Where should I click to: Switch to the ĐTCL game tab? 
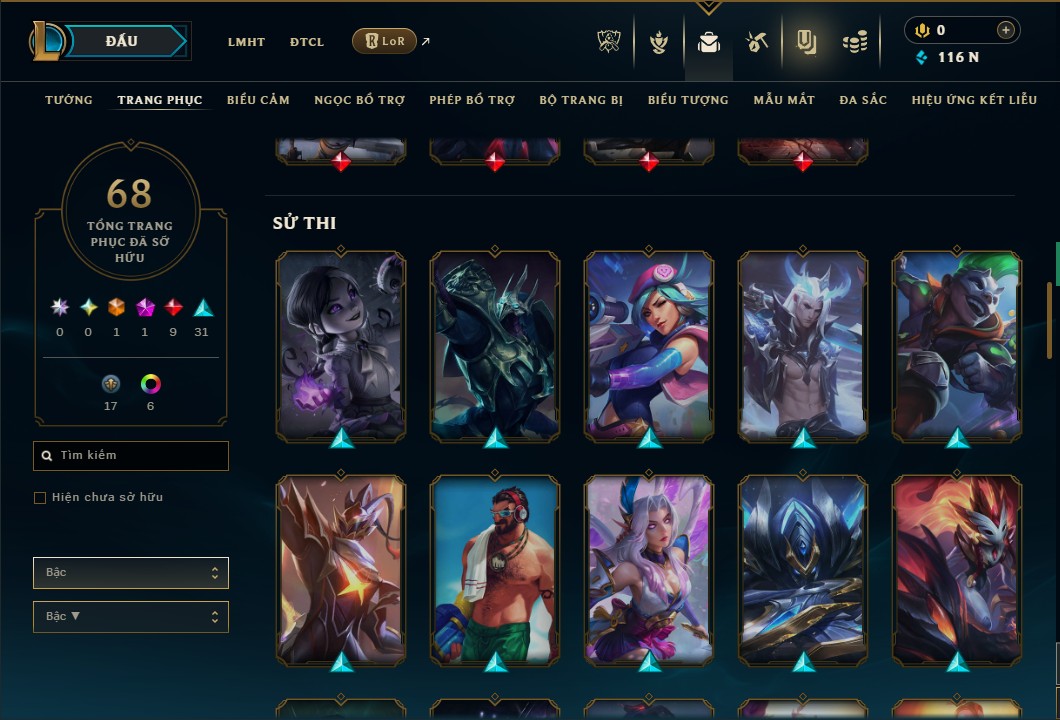tap(307, 42)
